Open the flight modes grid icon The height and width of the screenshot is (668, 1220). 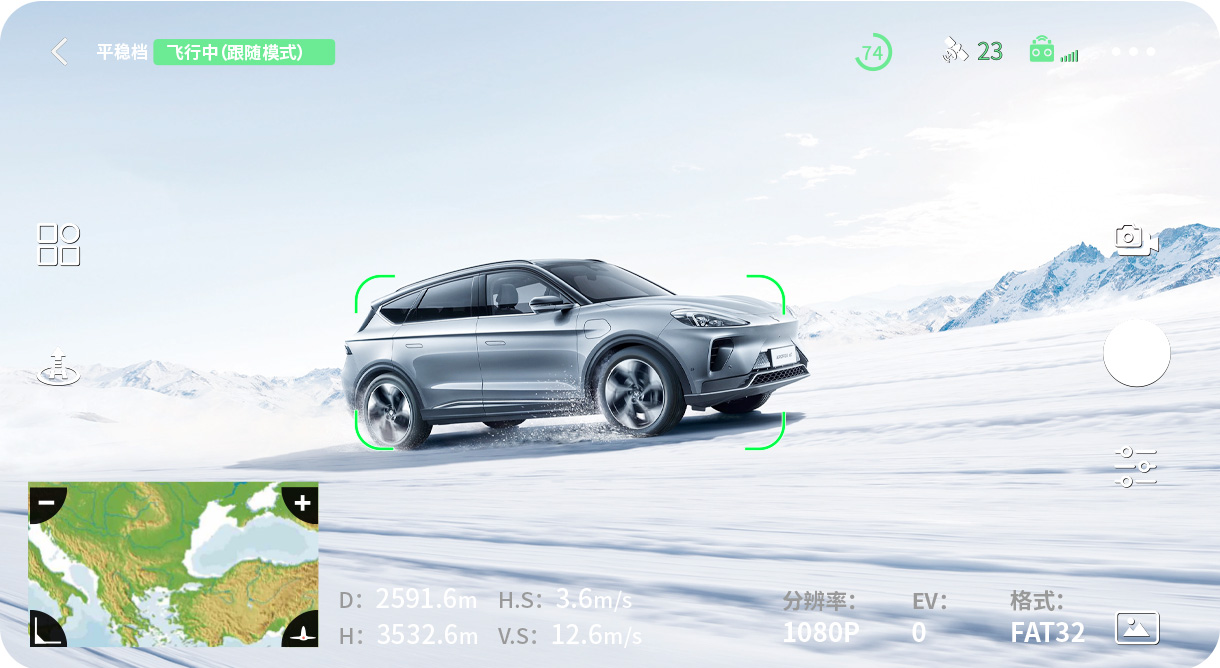[59, 245]
